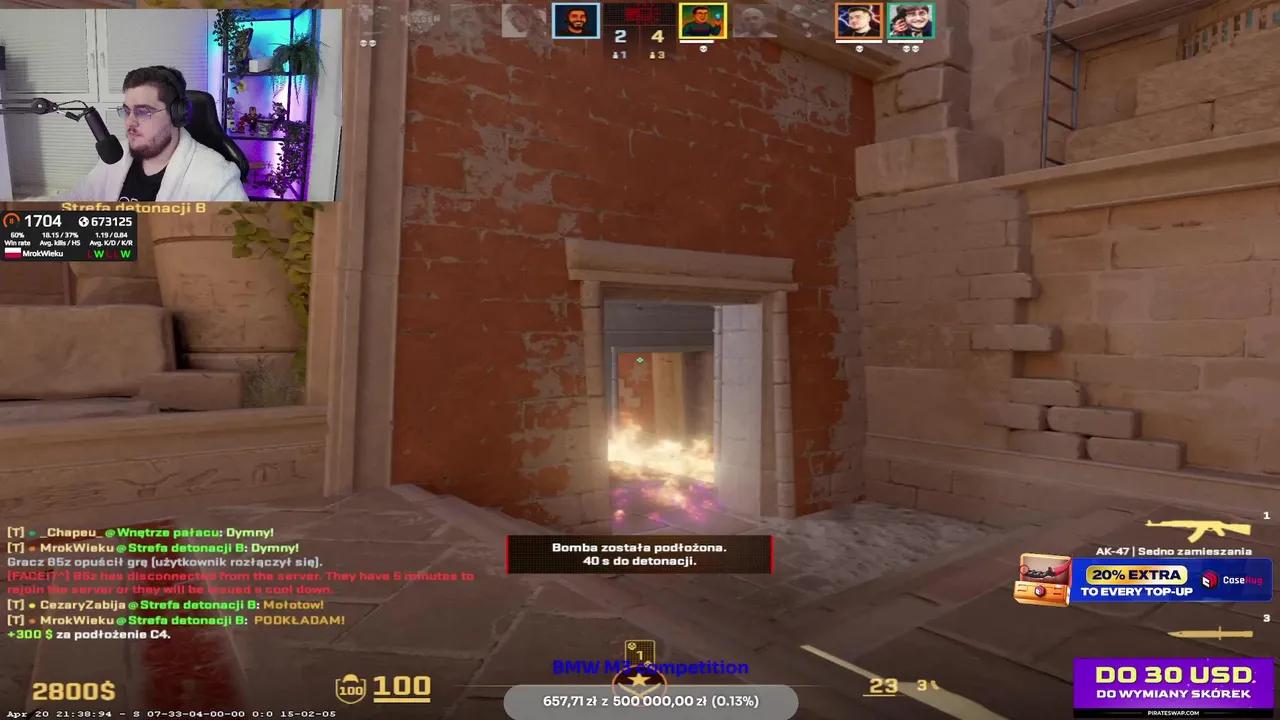Viewport: 1280px width, 720px height.
Task: Click the 2-4 match score counter
Action: (x=637, y=36)
